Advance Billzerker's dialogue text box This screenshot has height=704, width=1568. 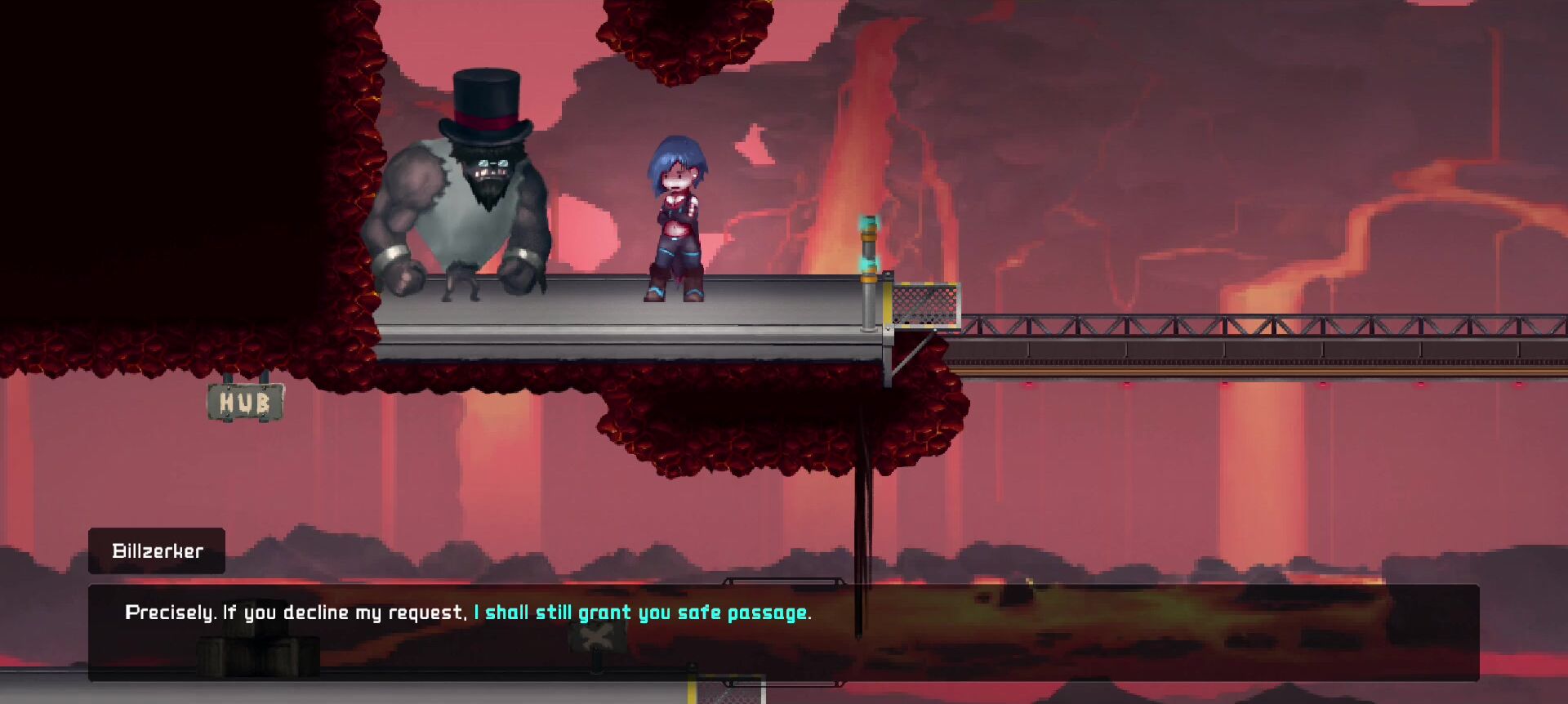[782, 632]
